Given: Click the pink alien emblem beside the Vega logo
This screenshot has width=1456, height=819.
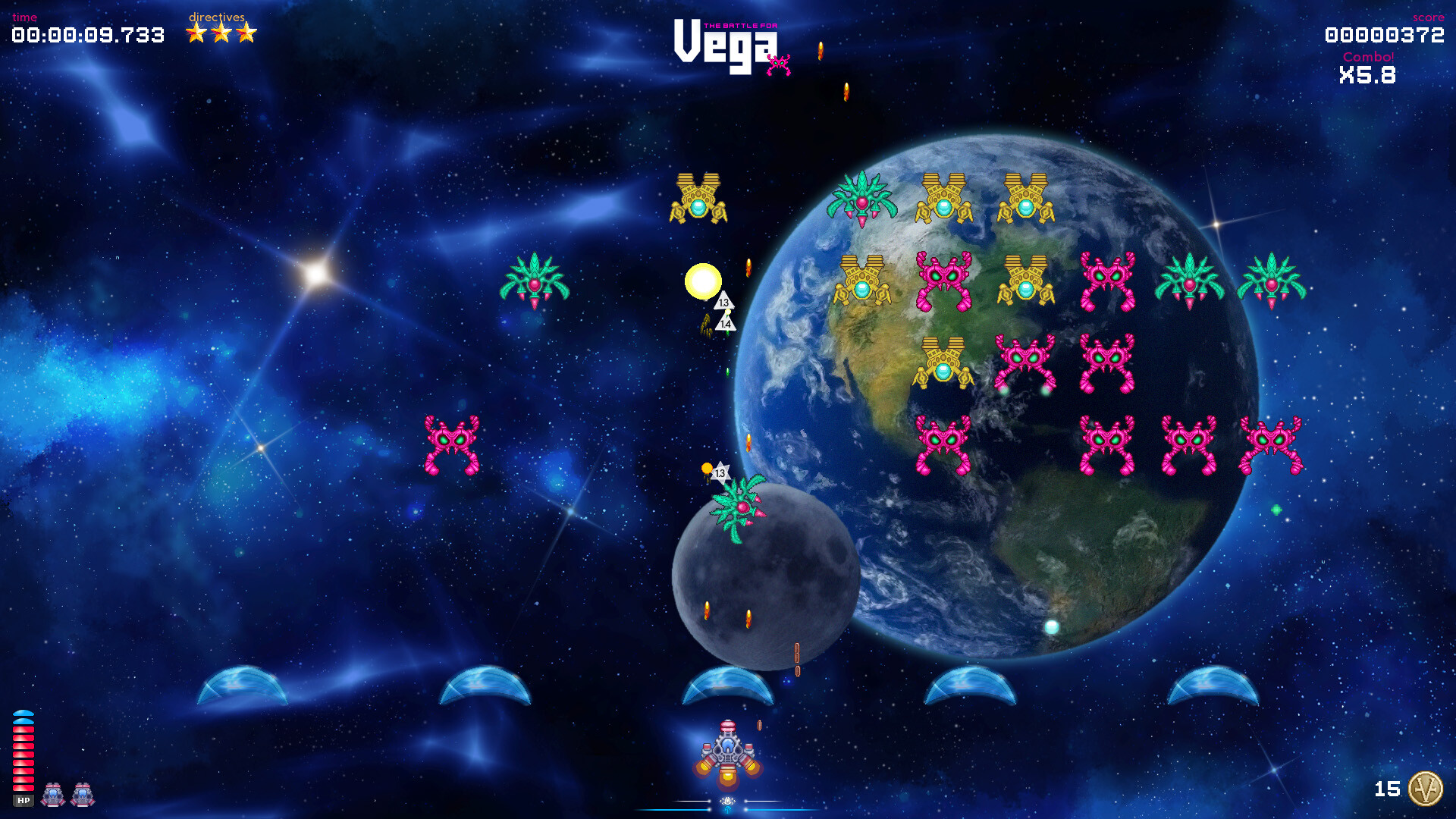Looking at the screenshot, I should [x=780, y=63].
